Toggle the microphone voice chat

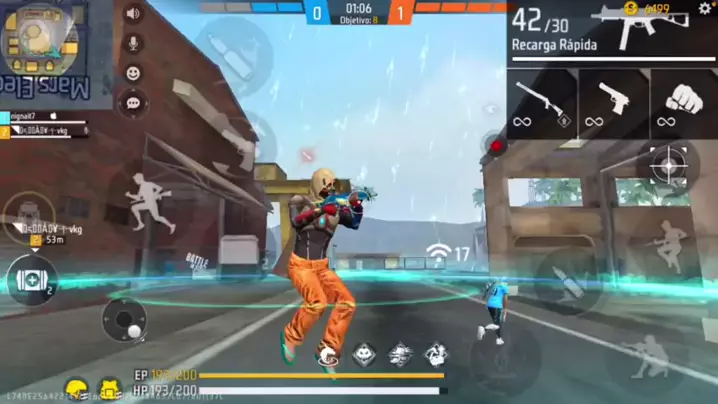(x=132, y=44)
